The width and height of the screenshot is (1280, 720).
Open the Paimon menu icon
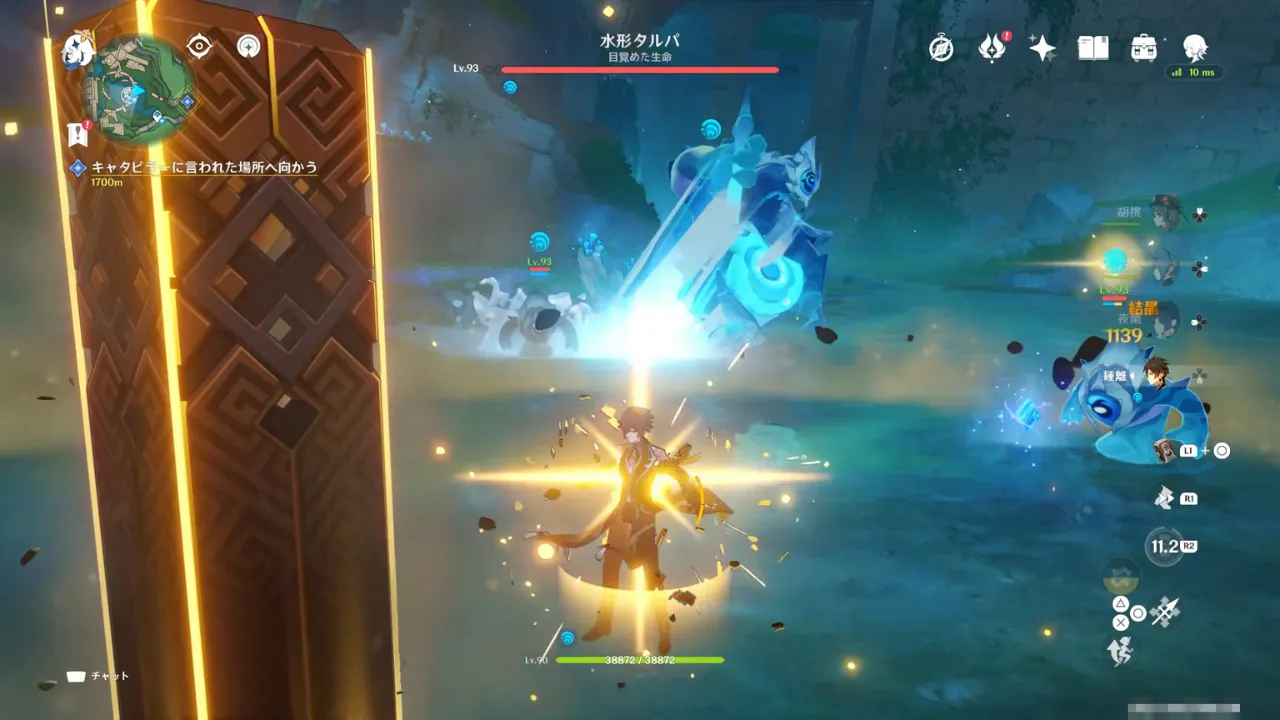coord(77,48)
